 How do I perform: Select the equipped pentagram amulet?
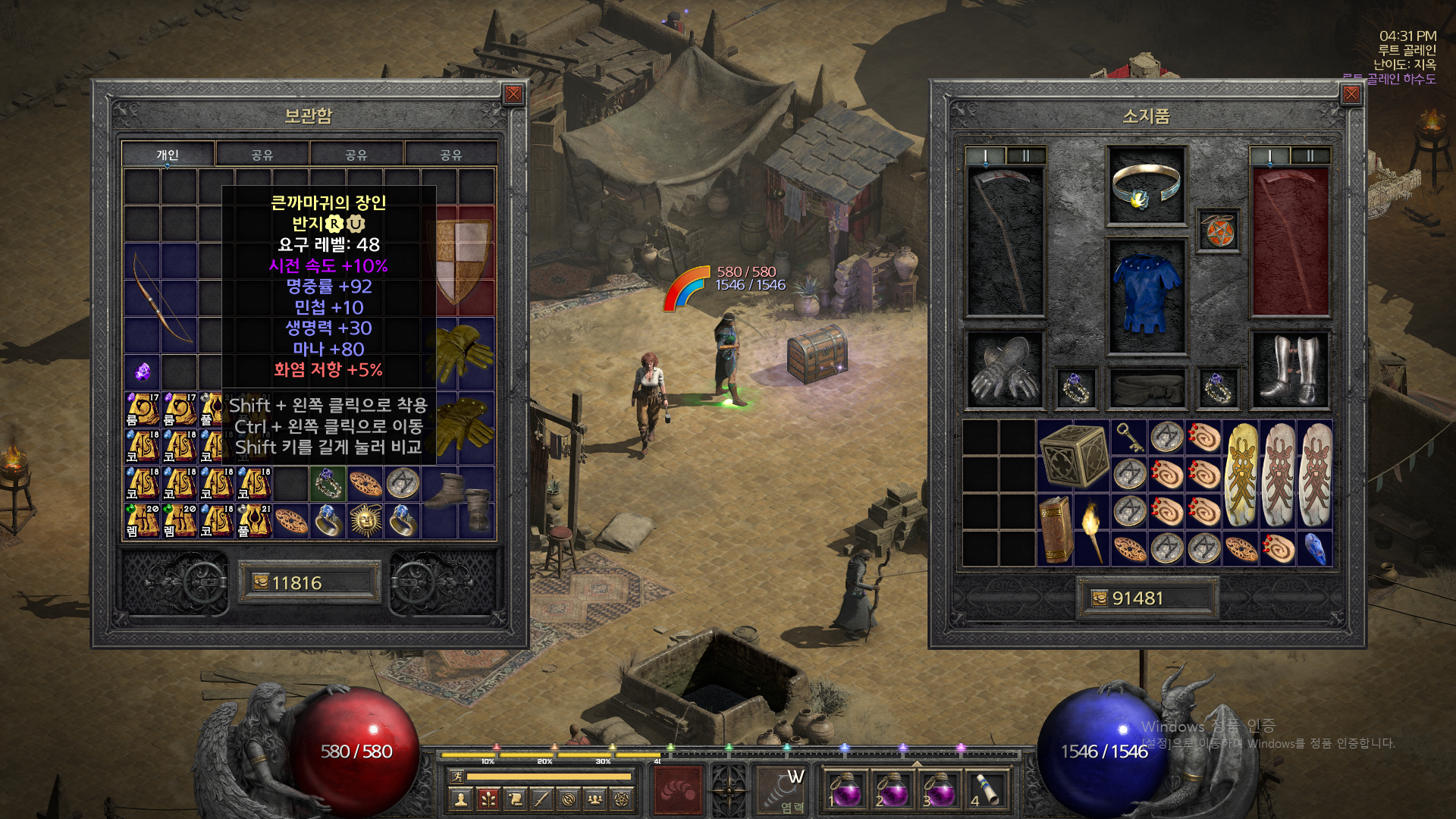click(x=1217, y=231)
